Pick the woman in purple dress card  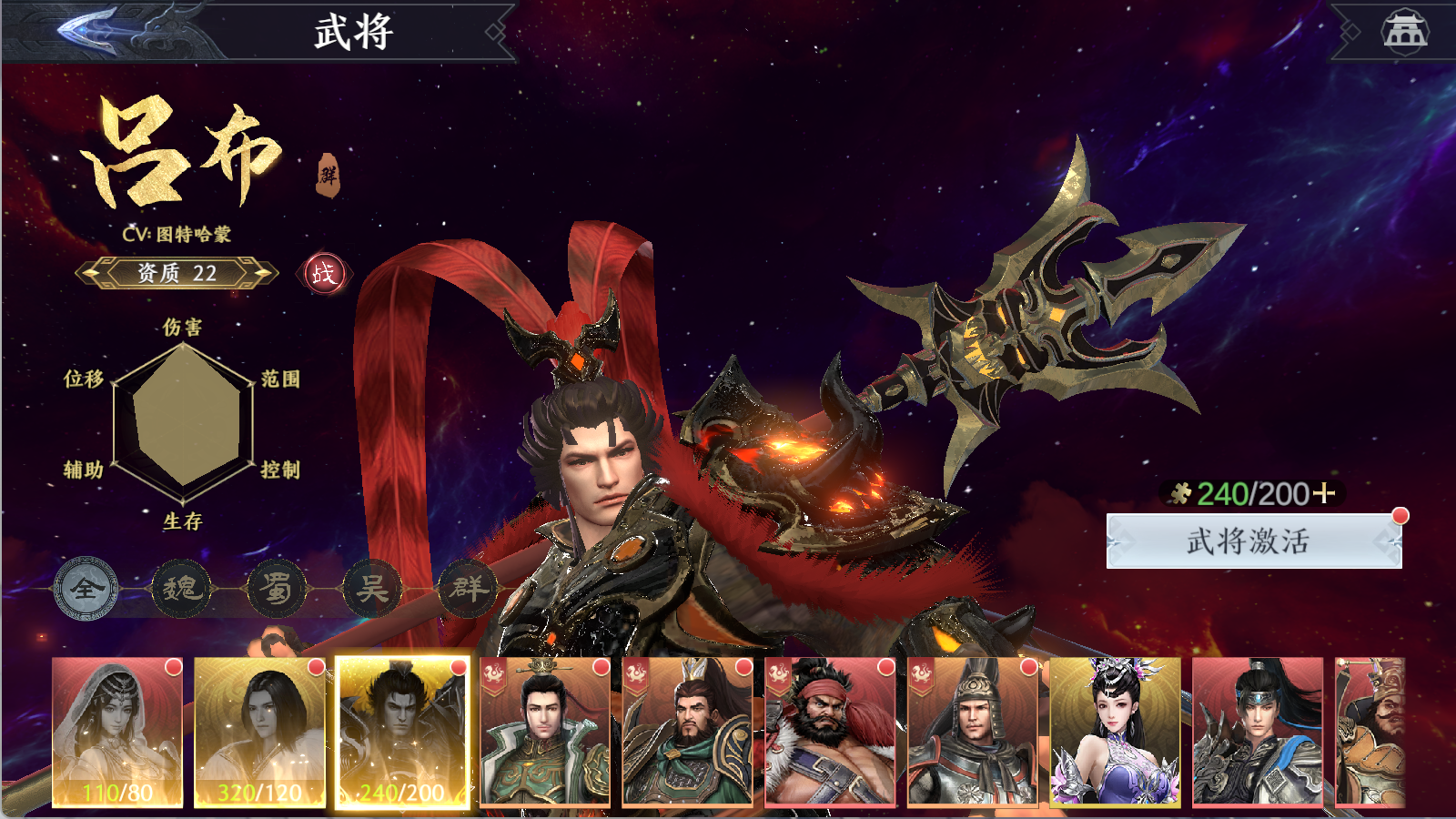click(1115, 733)
